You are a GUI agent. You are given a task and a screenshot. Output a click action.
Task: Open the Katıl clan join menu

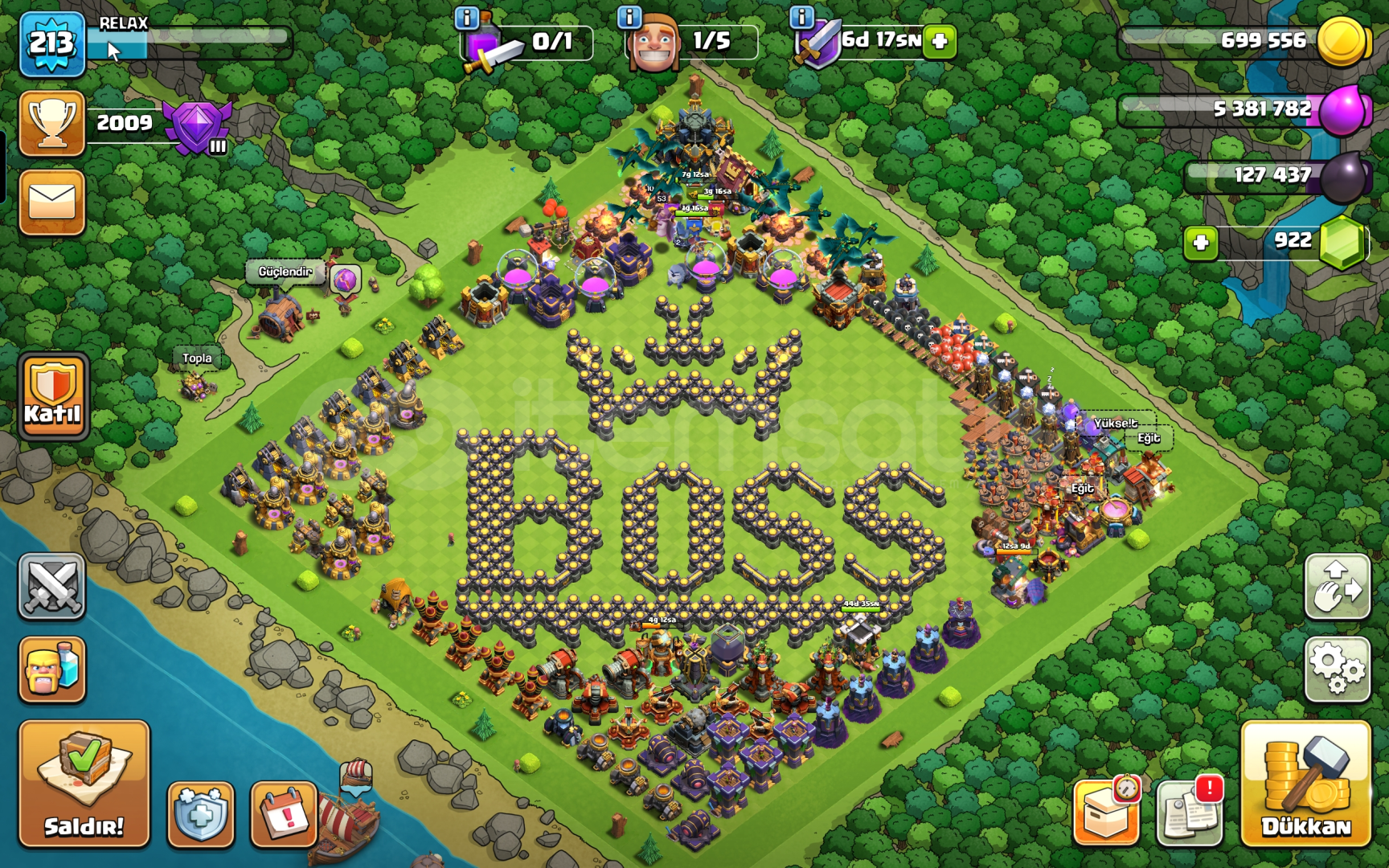(x=51, y=394)
